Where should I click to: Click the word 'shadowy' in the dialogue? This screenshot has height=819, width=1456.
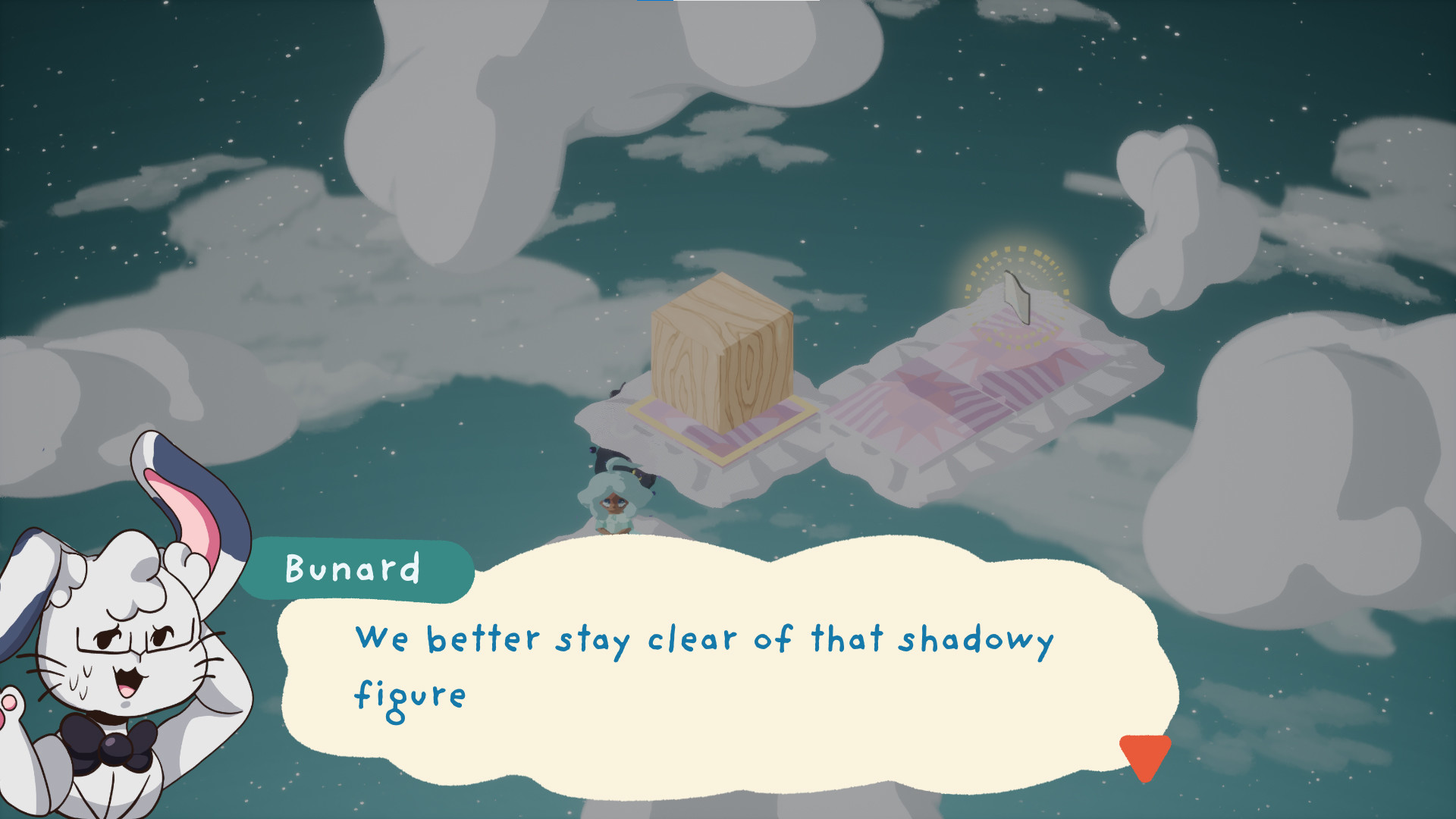pos(978,642)
